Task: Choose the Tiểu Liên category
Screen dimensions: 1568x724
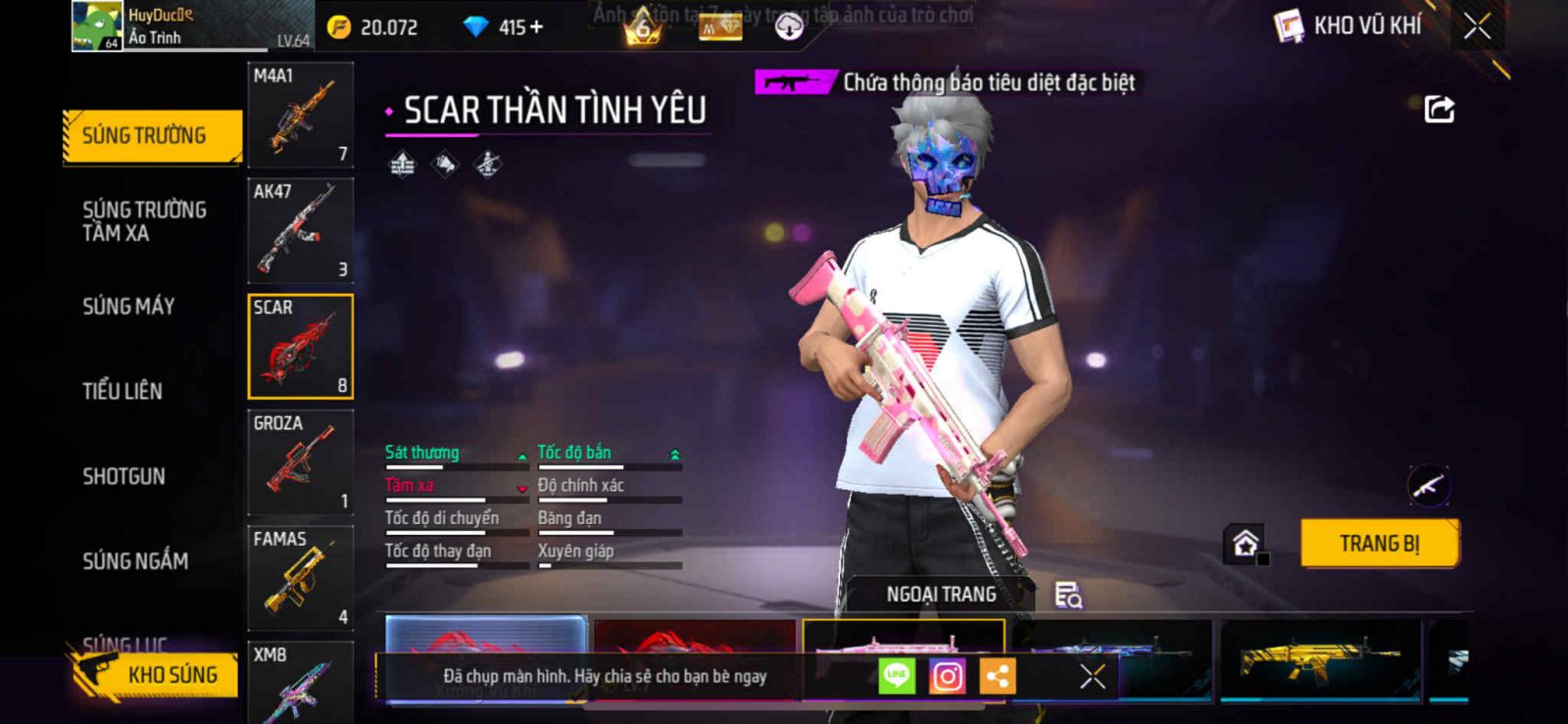Action: tap(122, 391)
